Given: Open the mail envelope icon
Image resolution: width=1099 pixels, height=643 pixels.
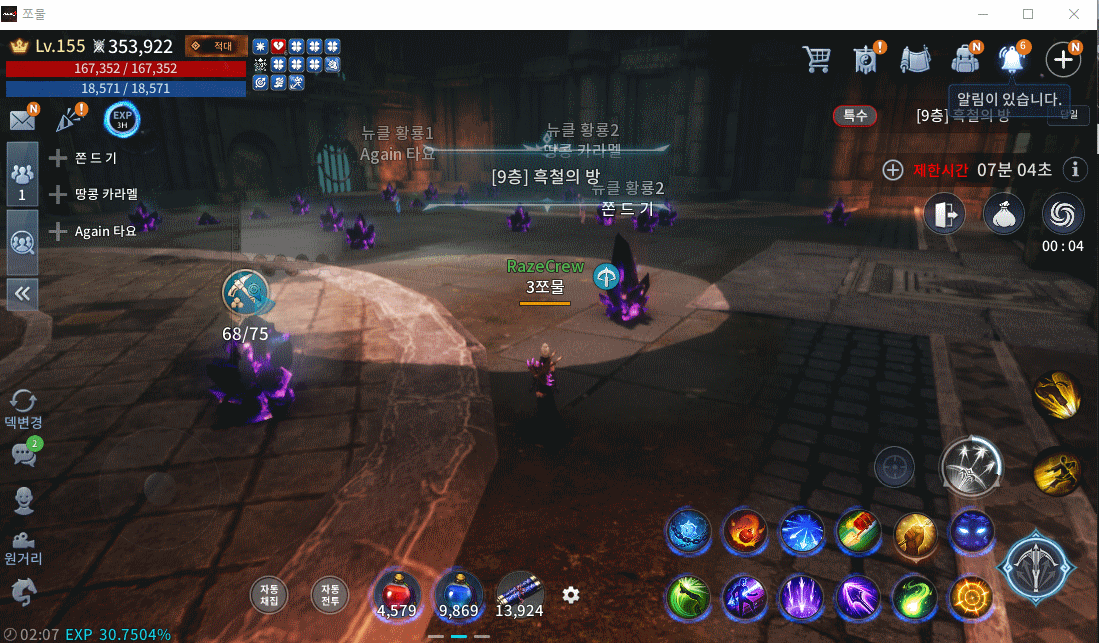Looking at the screenshot, I should pos(22,120).
